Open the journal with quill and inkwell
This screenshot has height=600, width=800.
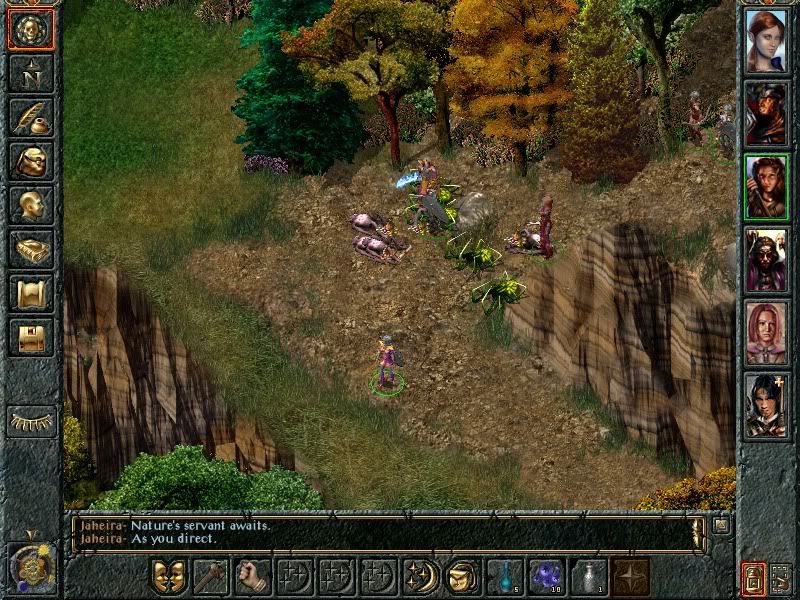(x=30, y=117)
